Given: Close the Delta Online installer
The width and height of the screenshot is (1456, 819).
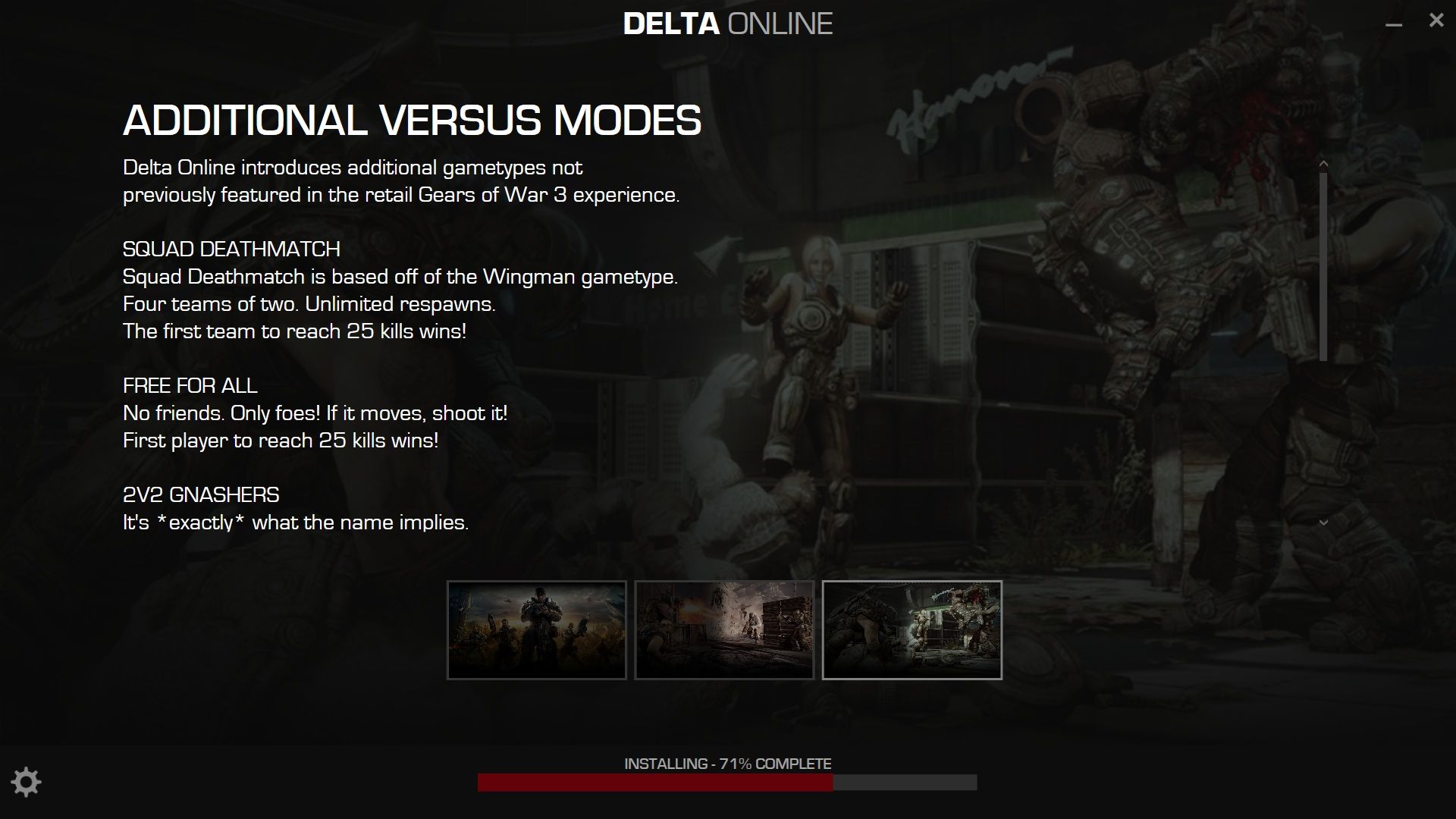Looking at the screenshot, I should 1435,20.
